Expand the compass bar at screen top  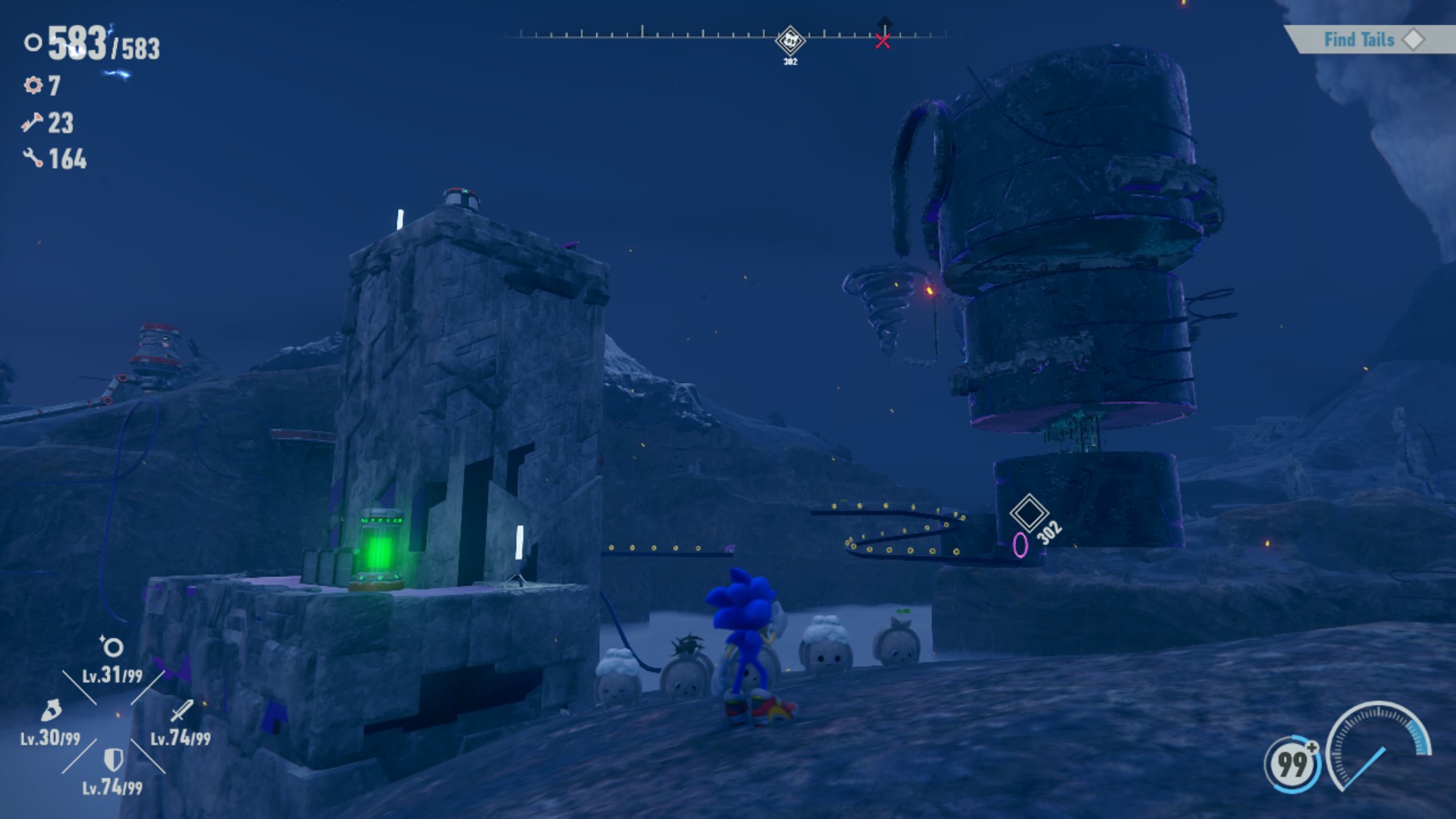[728, 33]
